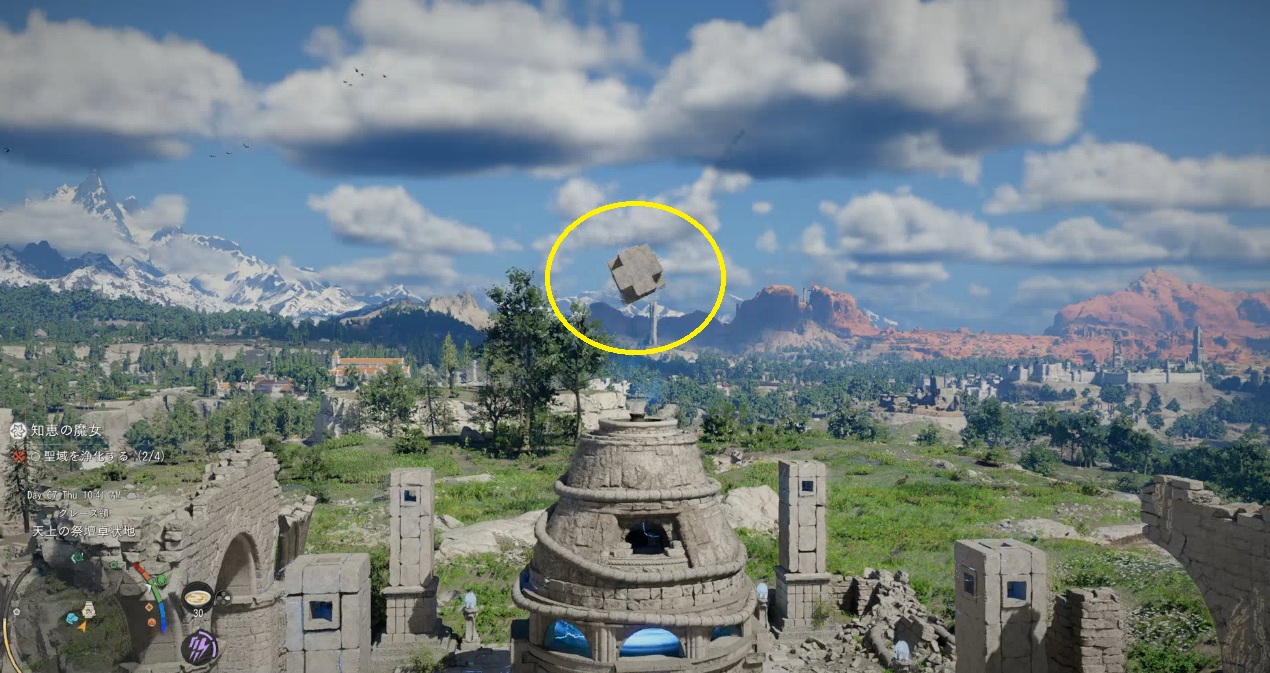Use the food bowl quick-slot item
The image size is (1270, 673).
click(197, 598)
